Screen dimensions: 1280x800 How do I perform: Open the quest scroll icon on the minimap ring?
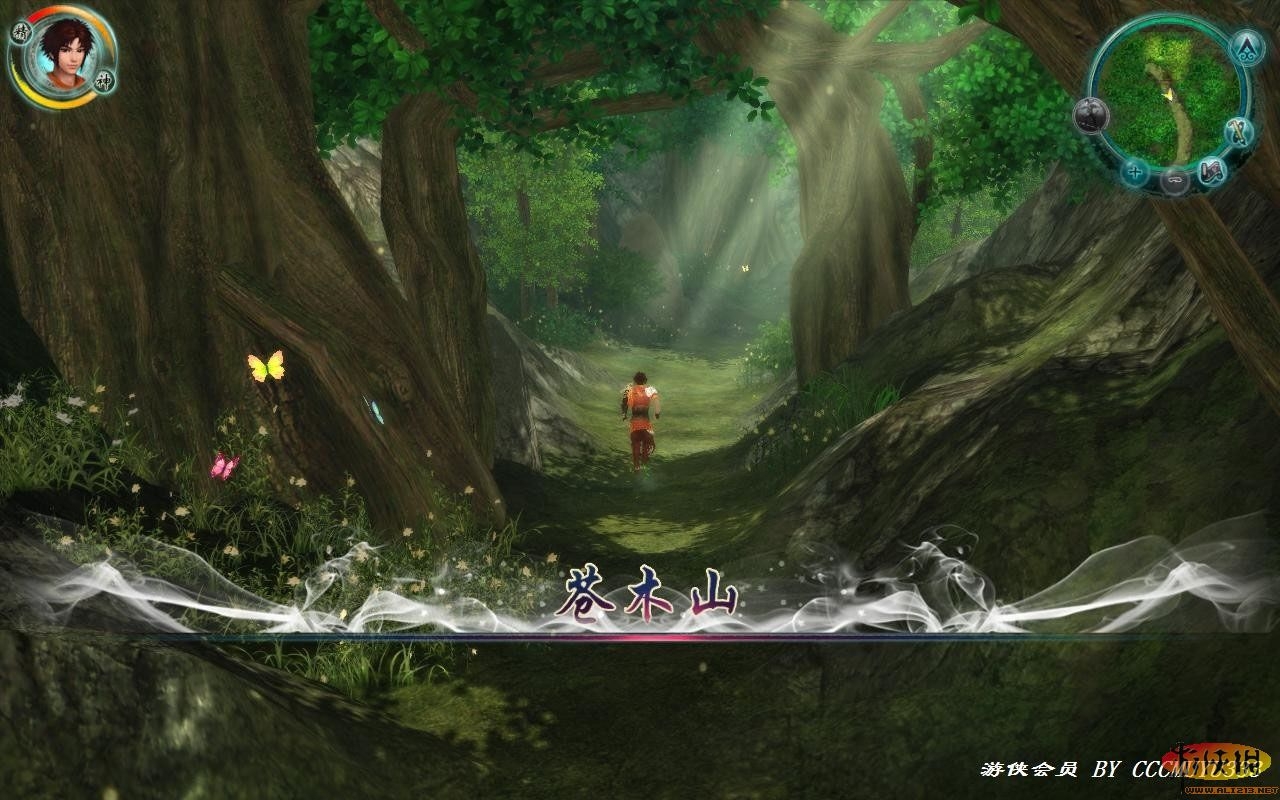pos(1211,173)
